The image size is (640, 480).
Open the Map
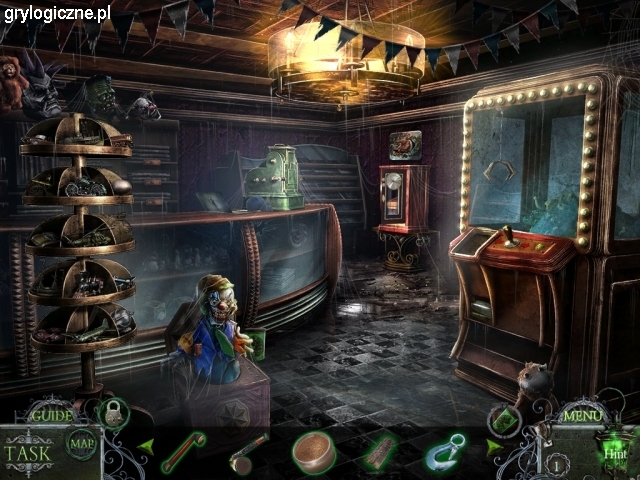pyautogui.click(x=81, y=444)
